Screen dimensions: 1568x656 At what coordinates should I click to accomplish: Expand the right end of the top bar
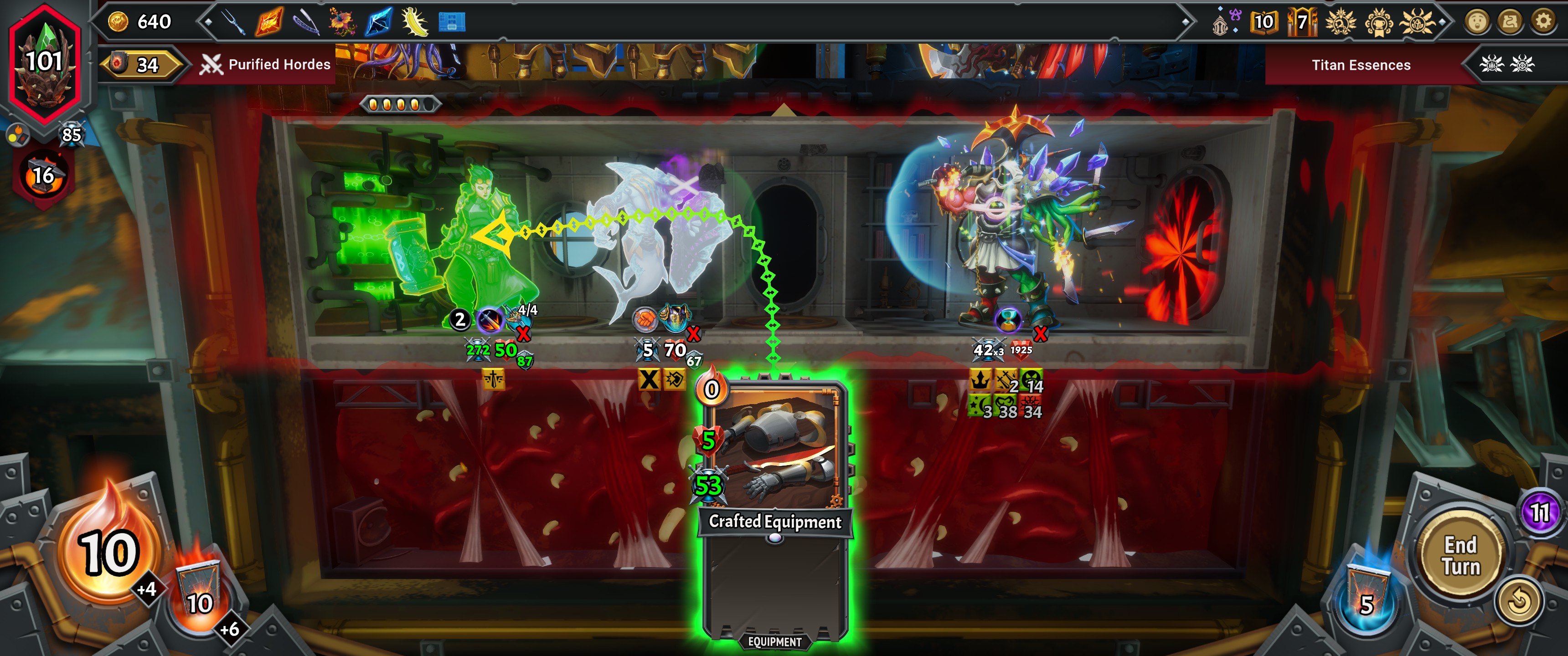1443,21
